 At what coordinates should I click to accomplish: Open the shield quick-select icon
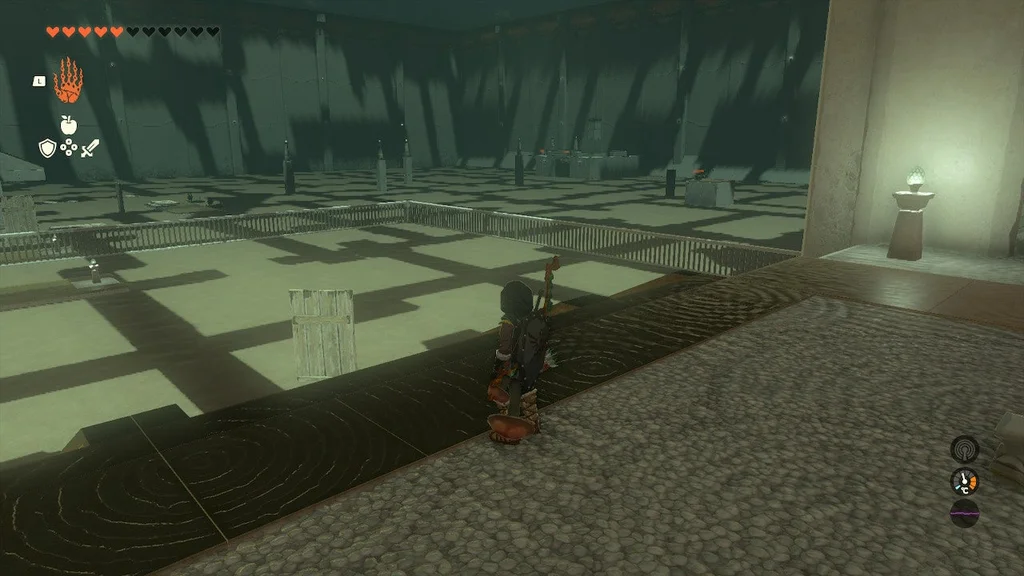(x=46, y=148)
